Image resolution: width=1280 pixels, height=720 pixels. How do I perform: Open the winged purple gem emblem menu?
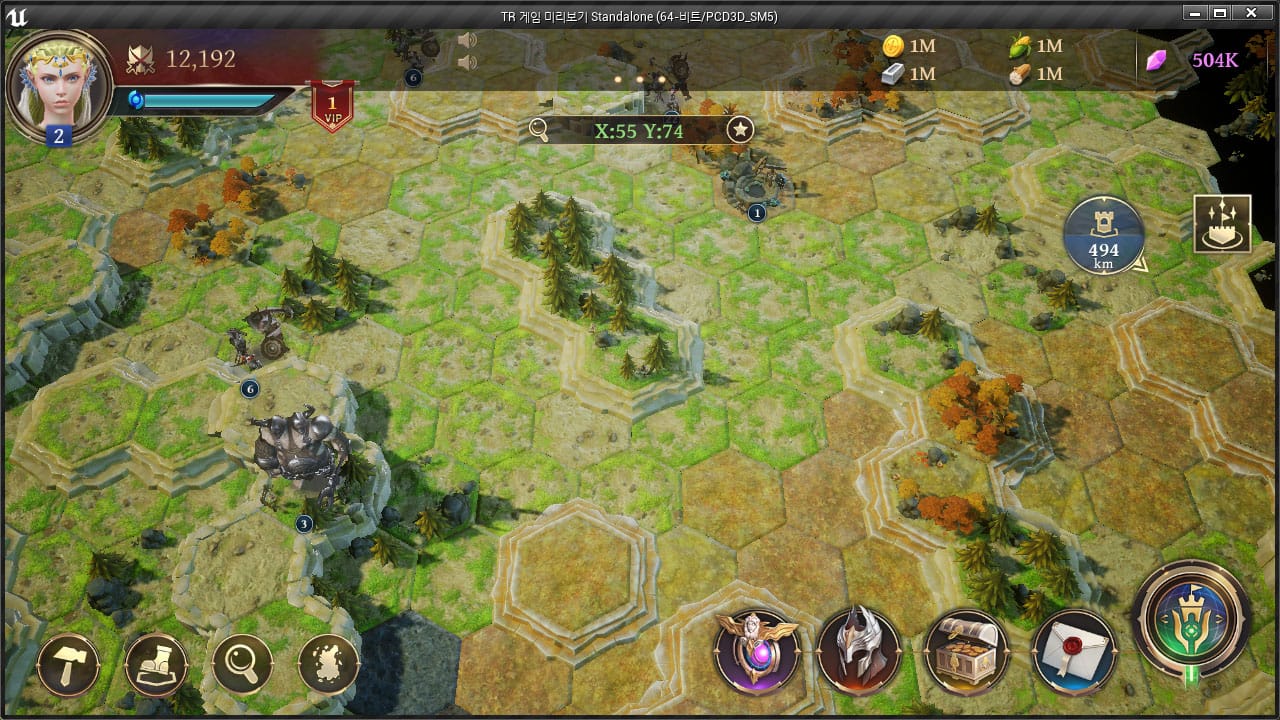coord(757,652)
